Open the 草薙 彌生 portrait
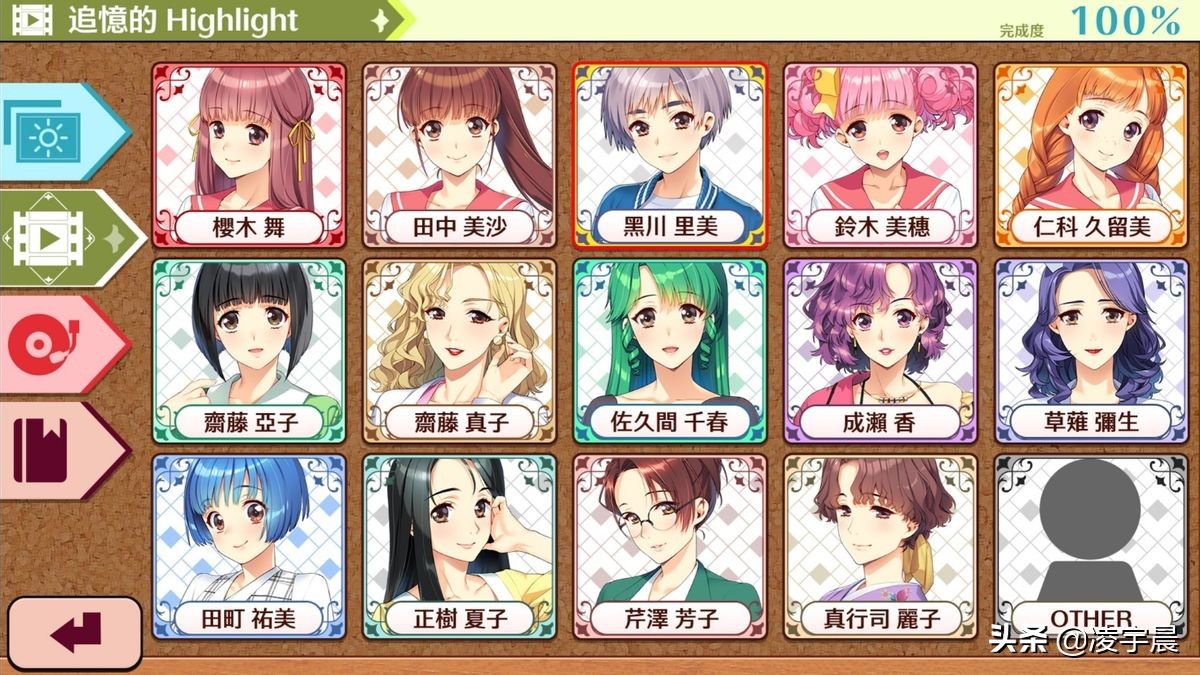This screenshot has height=675, width=1200. (x=1091, y=350)
